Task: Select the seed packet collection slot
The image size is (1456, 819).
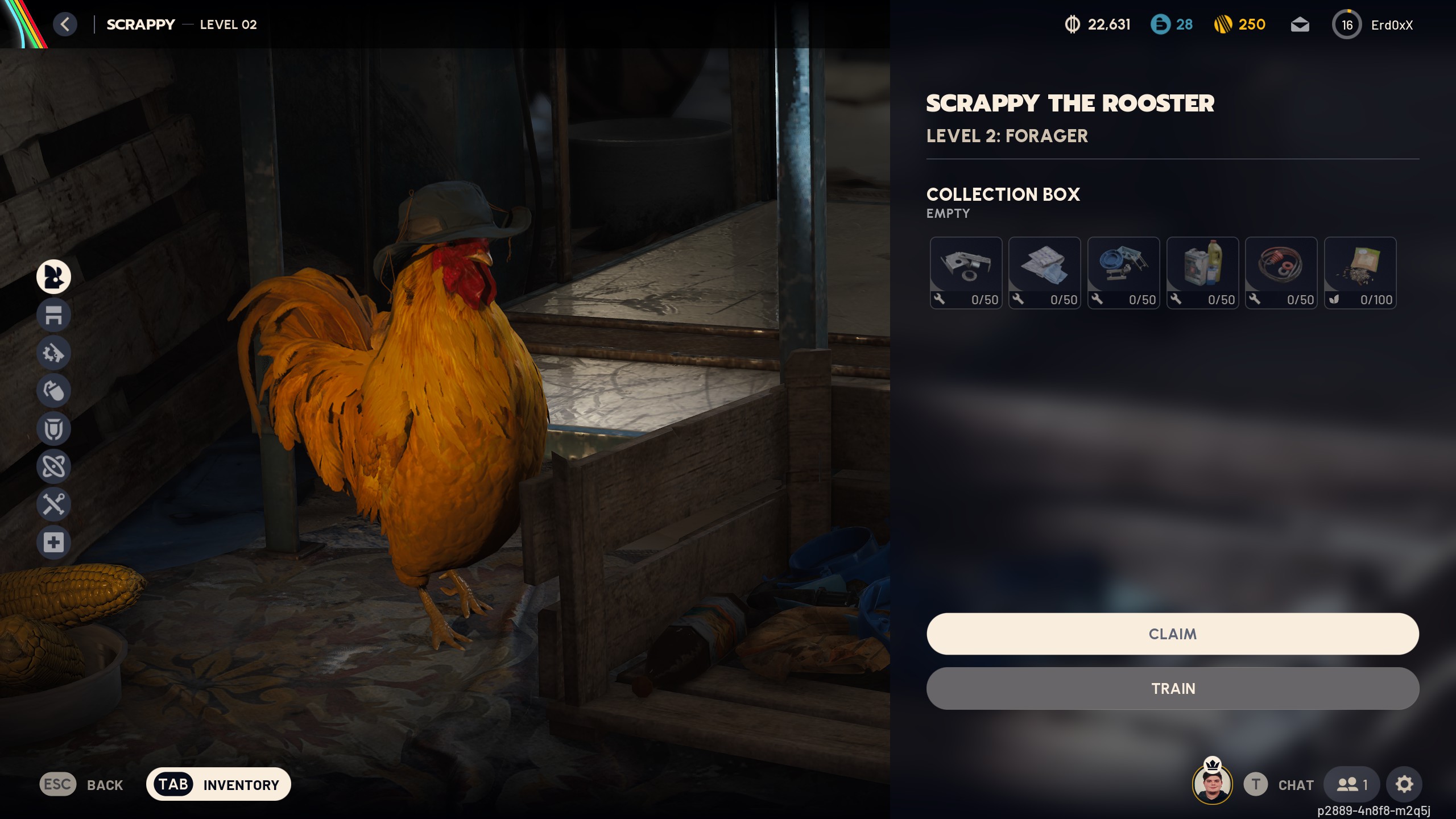Action: (1360, 272)
